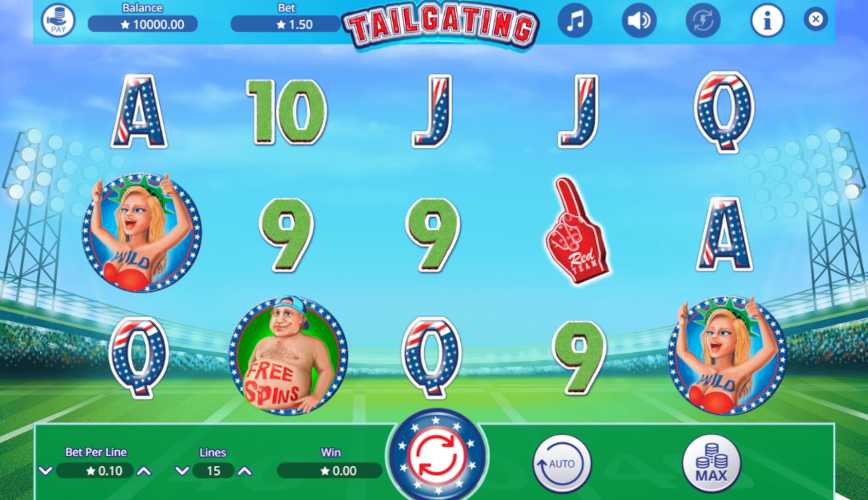Spin the reels with the red spin button
Image resolution: width=868 pixels, height=500 pixels.
tap(437, 457)
